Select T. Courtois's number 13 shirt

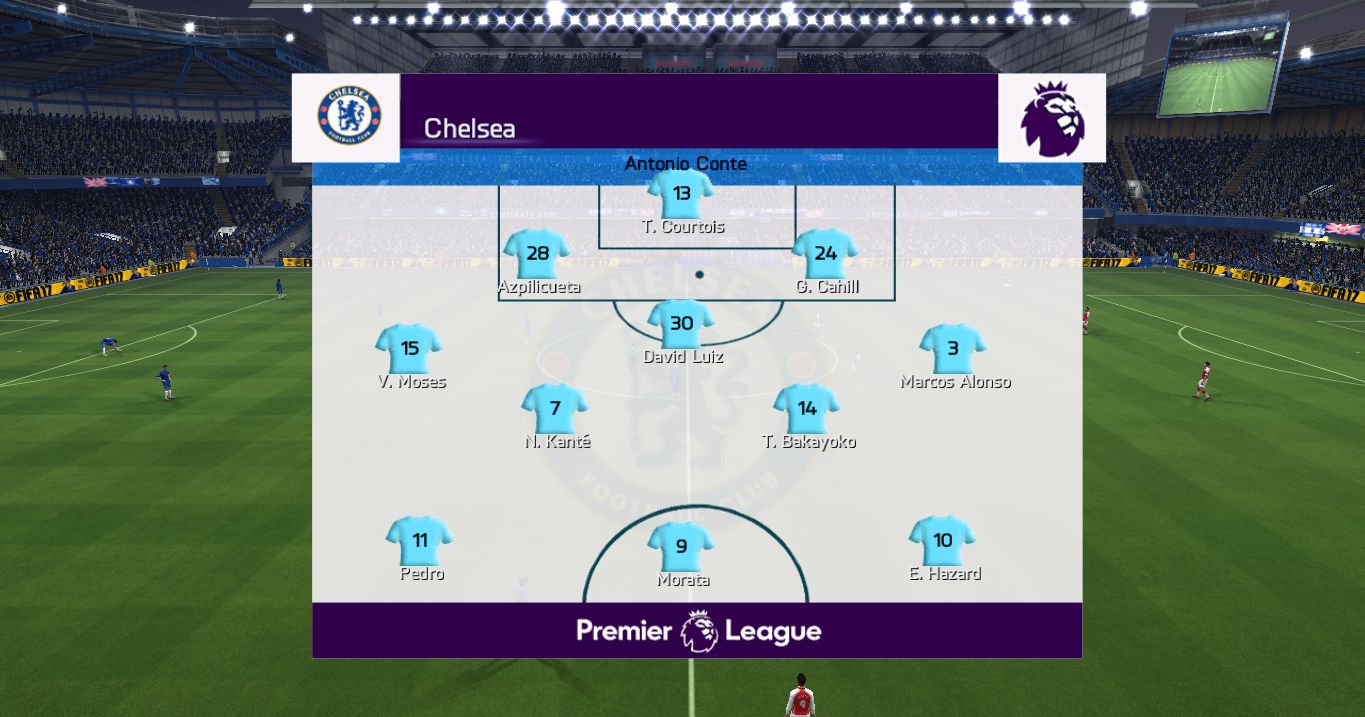[x=681, y=194]
